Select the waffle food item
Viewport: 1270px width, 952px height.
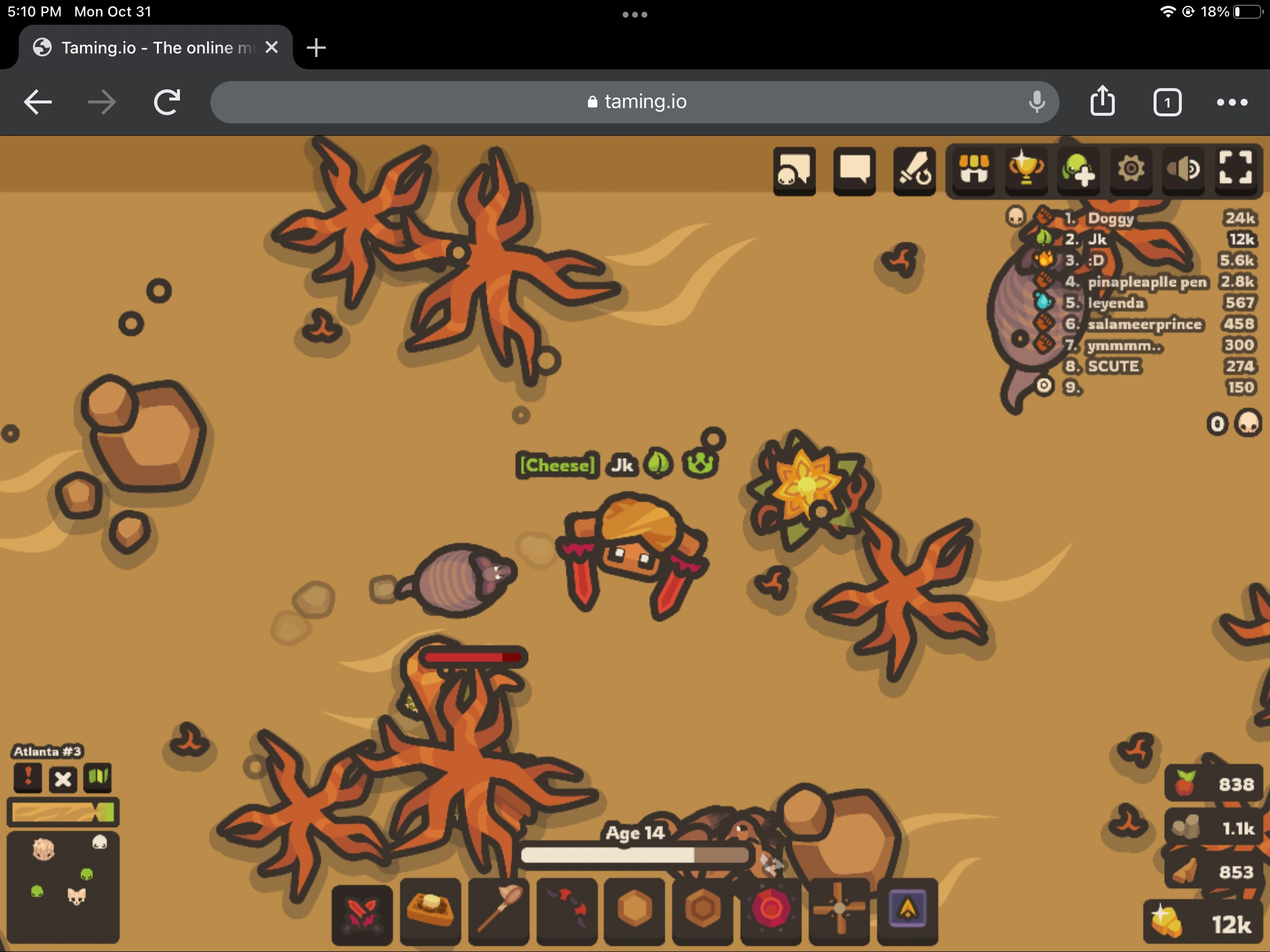point(430,911)
